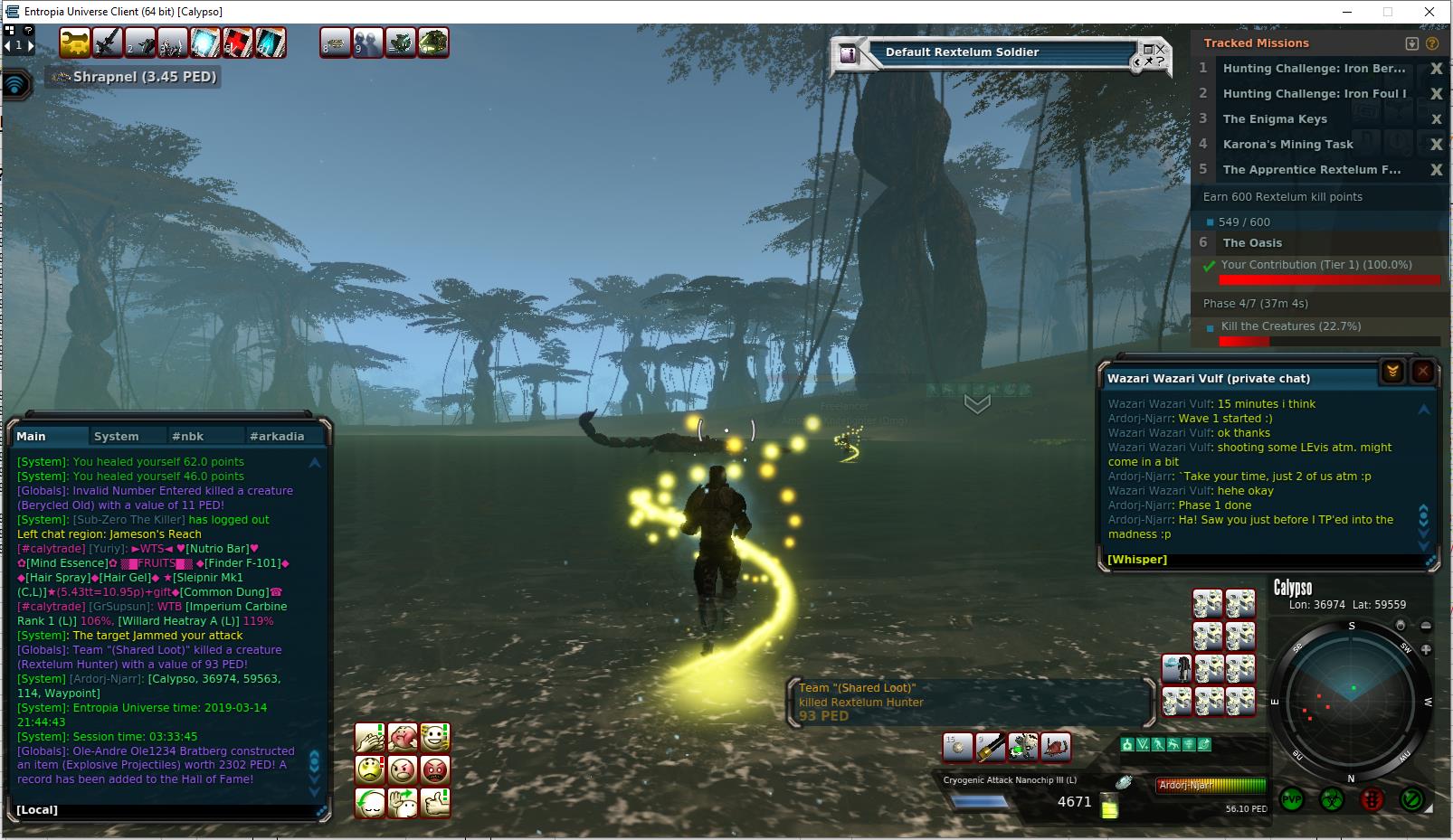Click the Default Rextelum Soldier target bar
Screen dimensions: 1453x840
pos(962,52)
